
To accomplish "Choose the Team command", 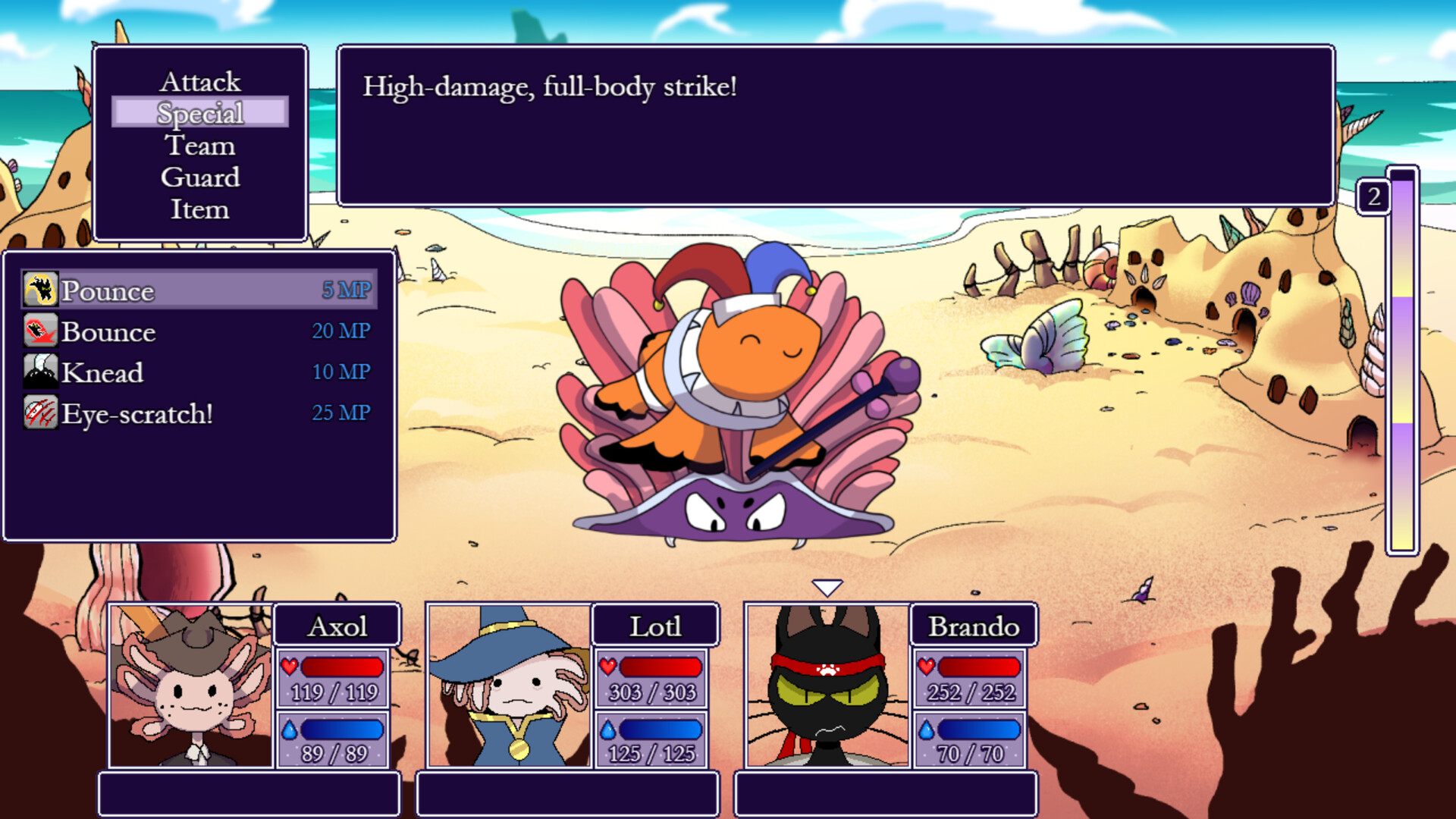I will click(x=199, y=145).
